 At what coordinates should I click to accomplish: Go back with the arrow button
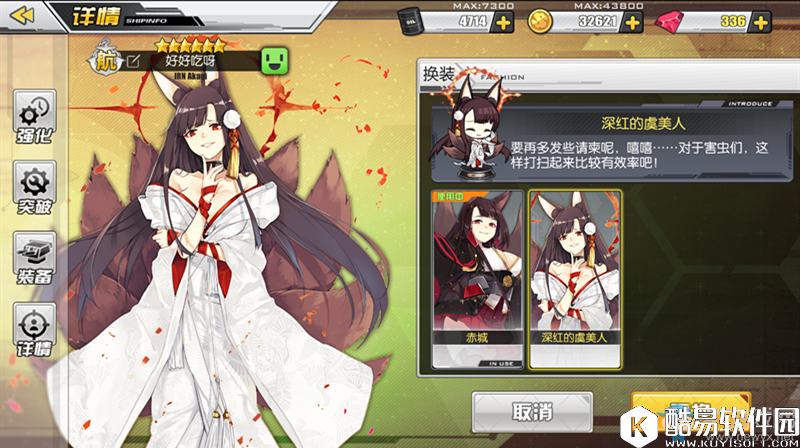24,15
